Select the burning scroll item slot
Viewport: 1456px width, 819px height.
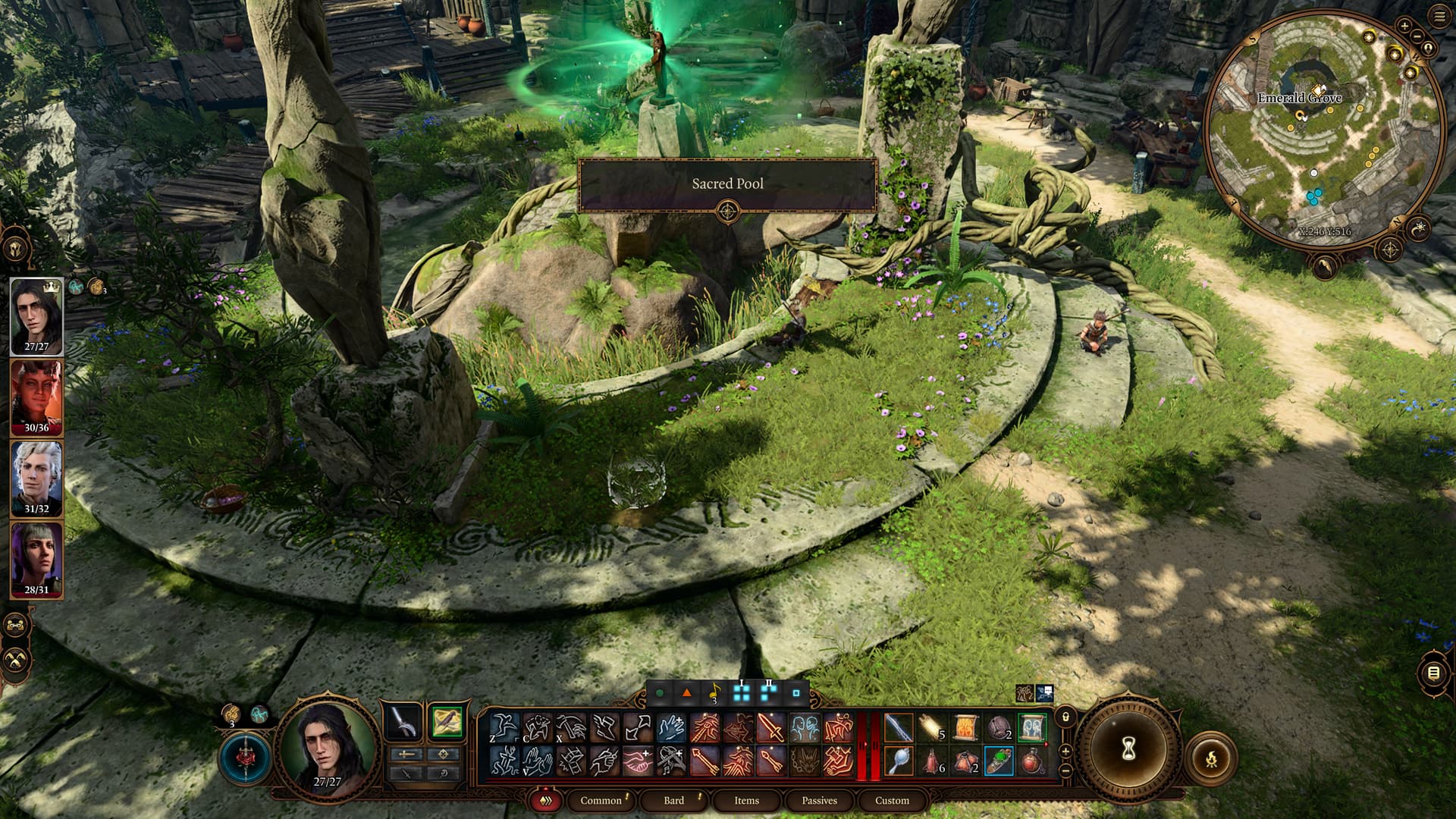(965, 728)
